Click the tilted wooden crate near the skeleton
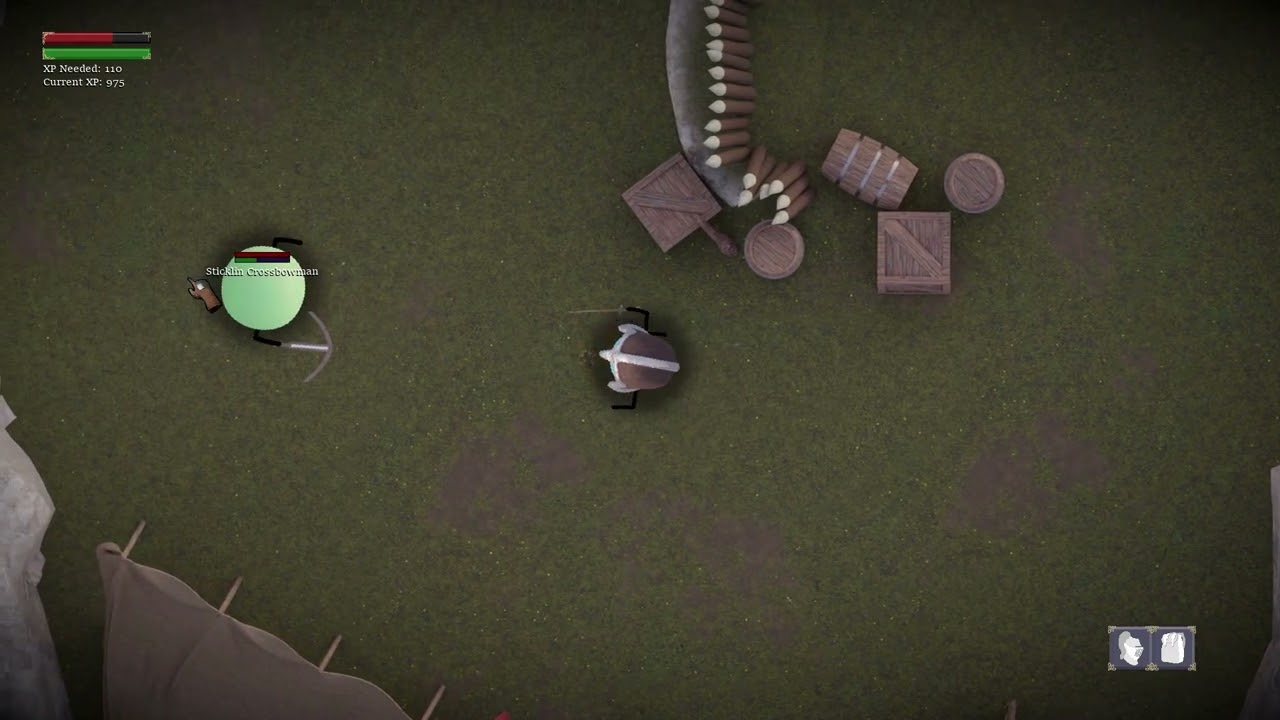Image resolution: width=1280 pixels, height=720 pixels. [x=670, y=205]
